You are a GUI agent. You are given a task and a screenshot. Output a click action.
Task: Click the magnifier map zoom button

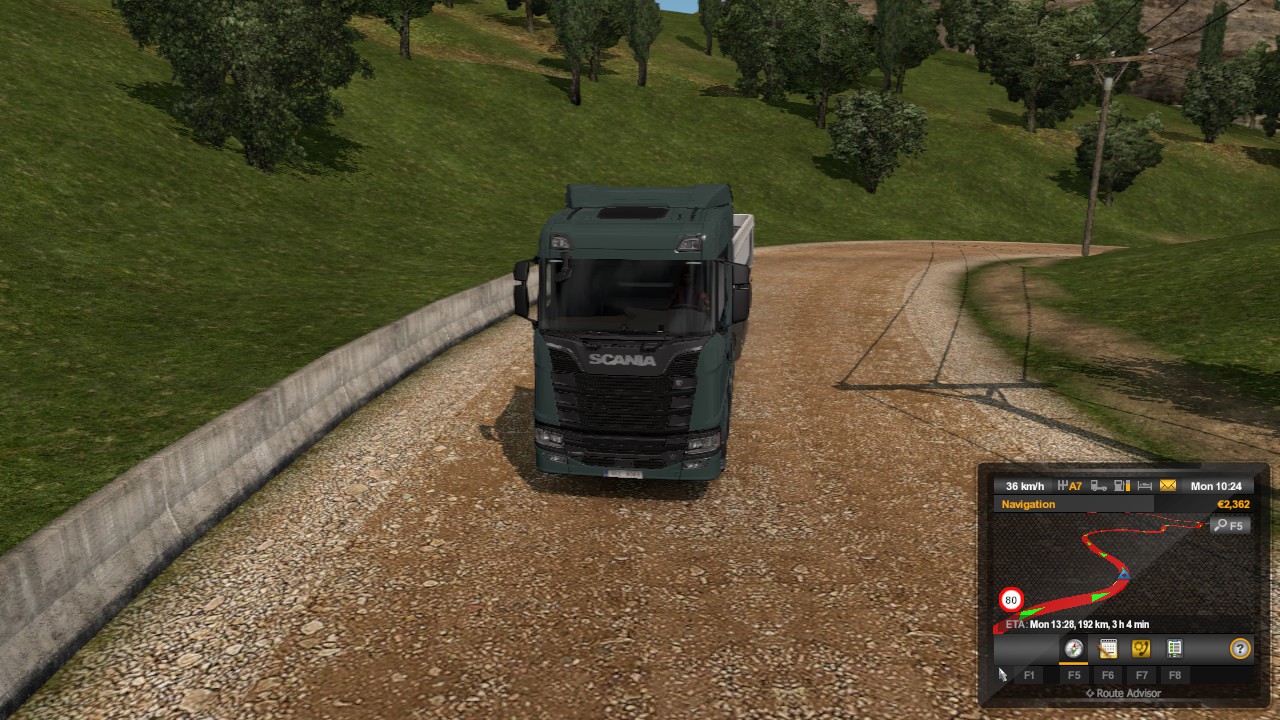tap(1229, 525)
